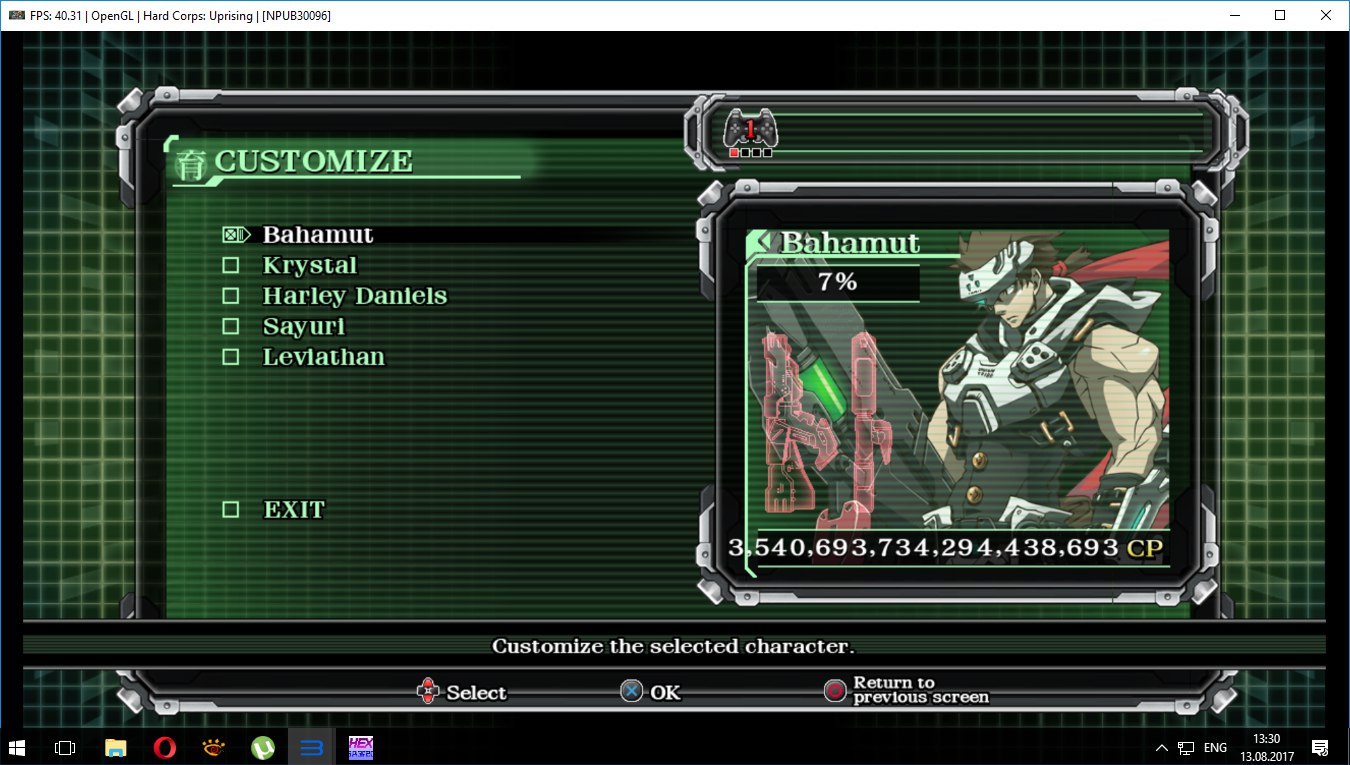Image resolution: width=1350 pixels, height=765 pixels.
Task: Maximize the emulator window
Action: (x=1280, y=15)
